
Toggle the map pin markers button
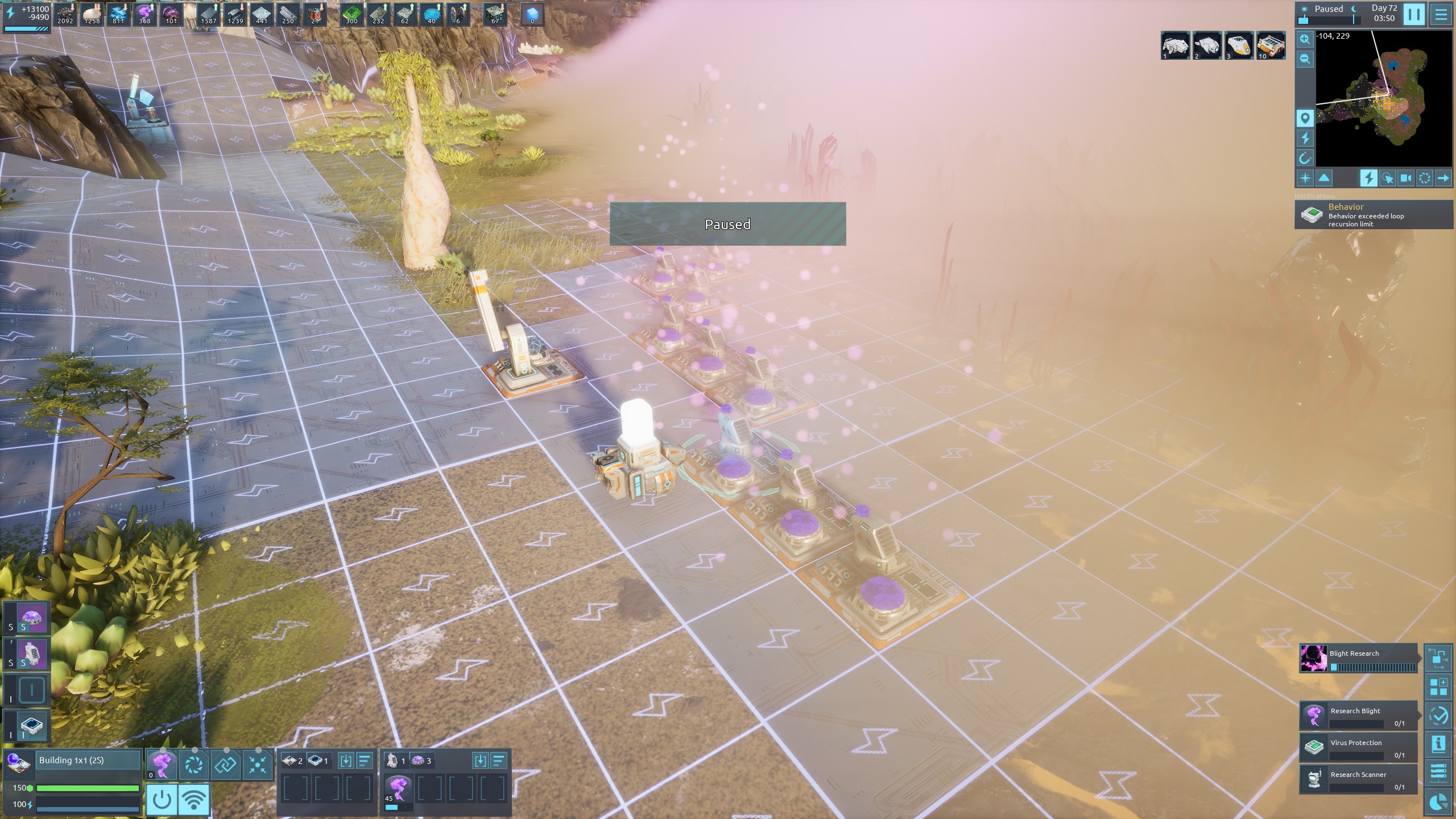pyautogui.click(x=1305, y=118)
